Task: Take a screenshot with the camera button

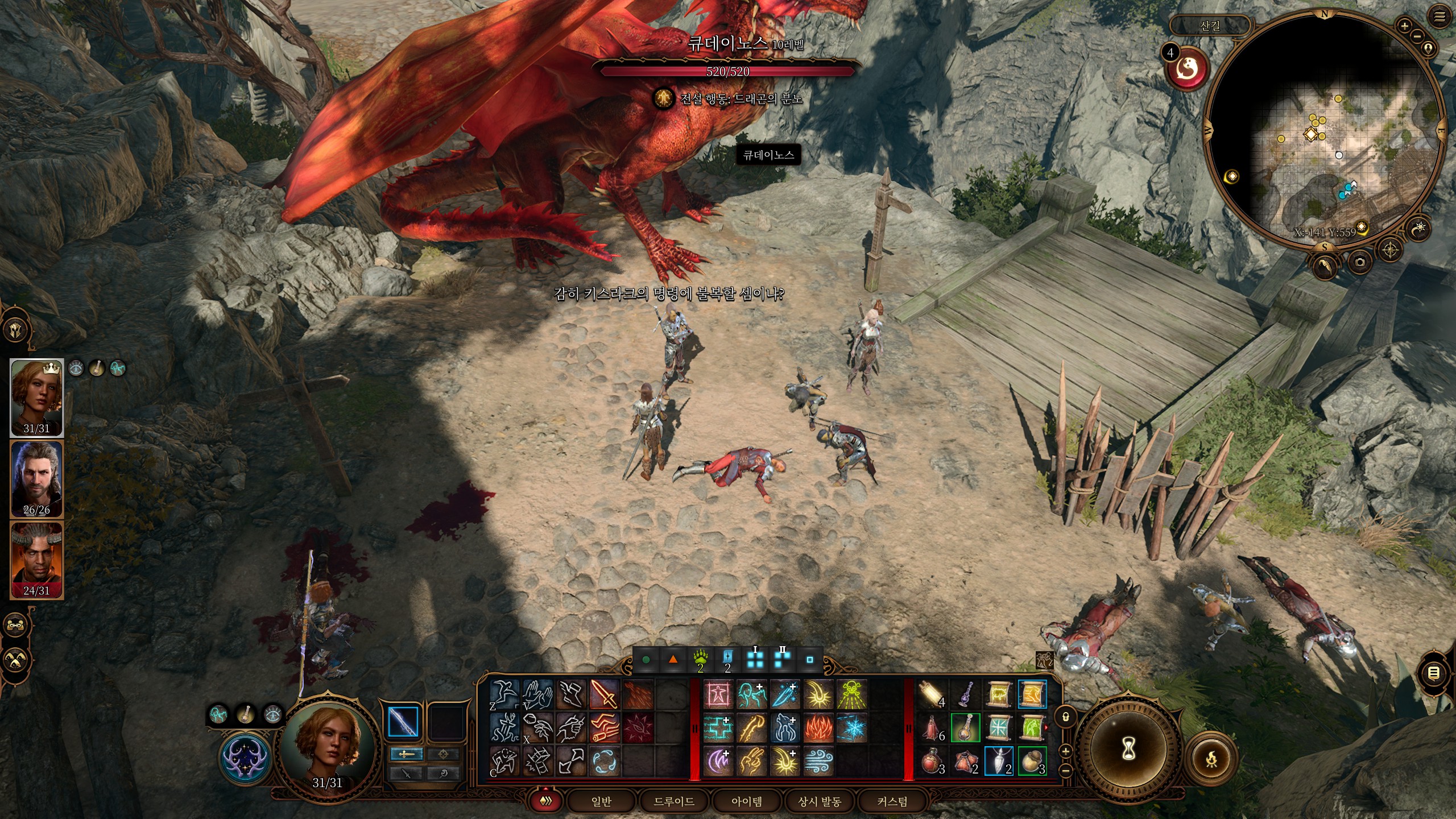Action: [1360, 262]
